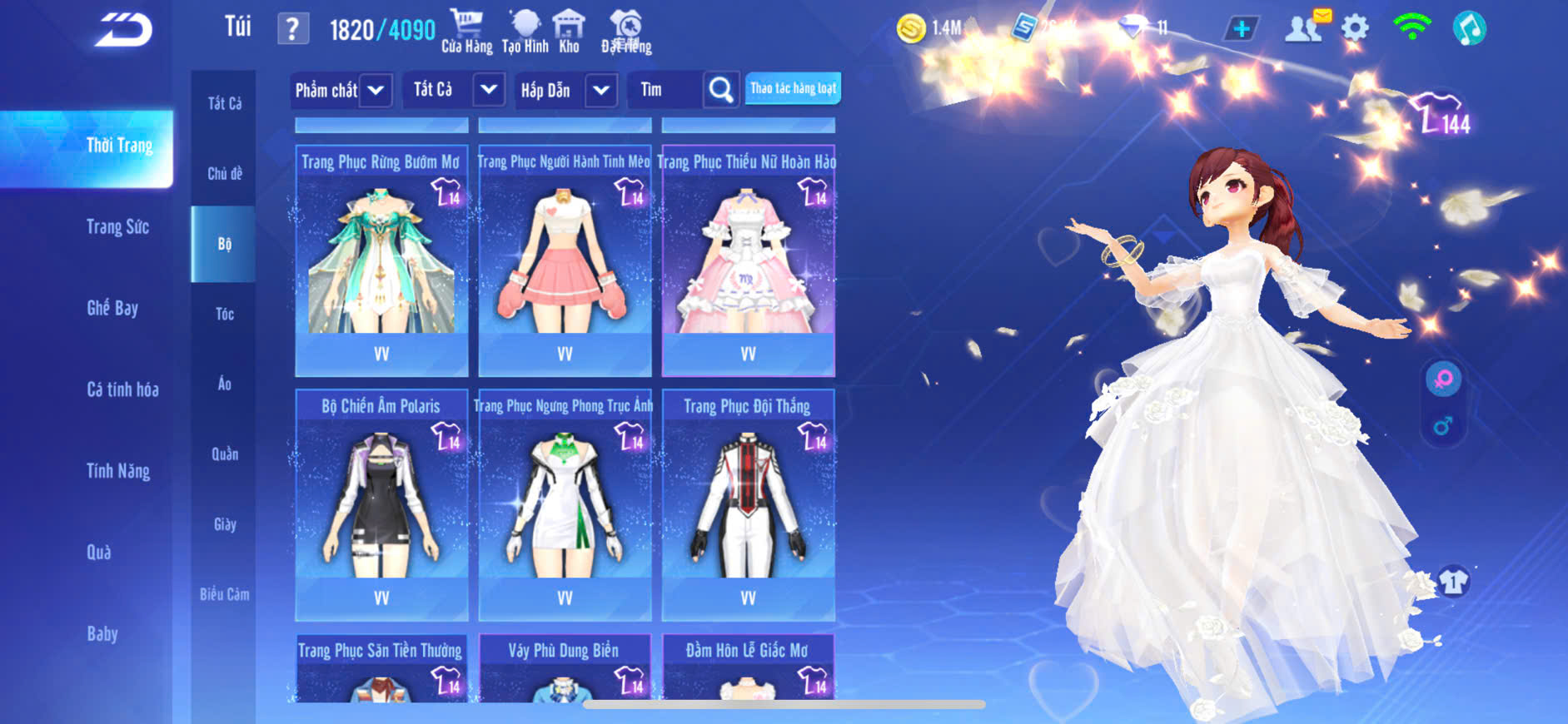Choose the Bộ Chiến Âm Polaris outfit
The image size is (1568, 724).
coord(381,503)
